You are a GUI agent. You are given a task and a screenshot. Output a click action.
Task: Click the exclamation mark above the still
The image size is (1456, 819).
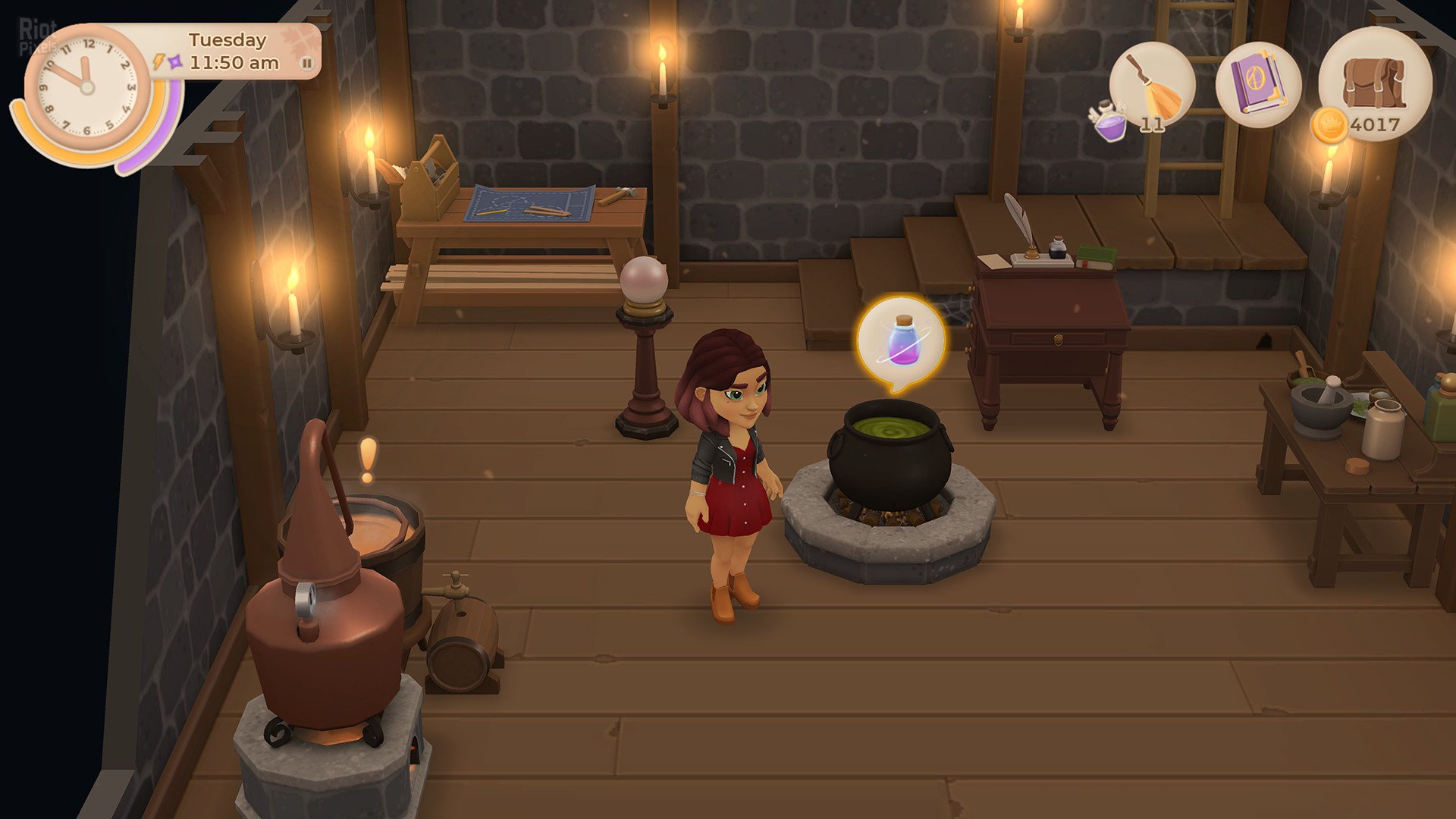tap(368, 460)
